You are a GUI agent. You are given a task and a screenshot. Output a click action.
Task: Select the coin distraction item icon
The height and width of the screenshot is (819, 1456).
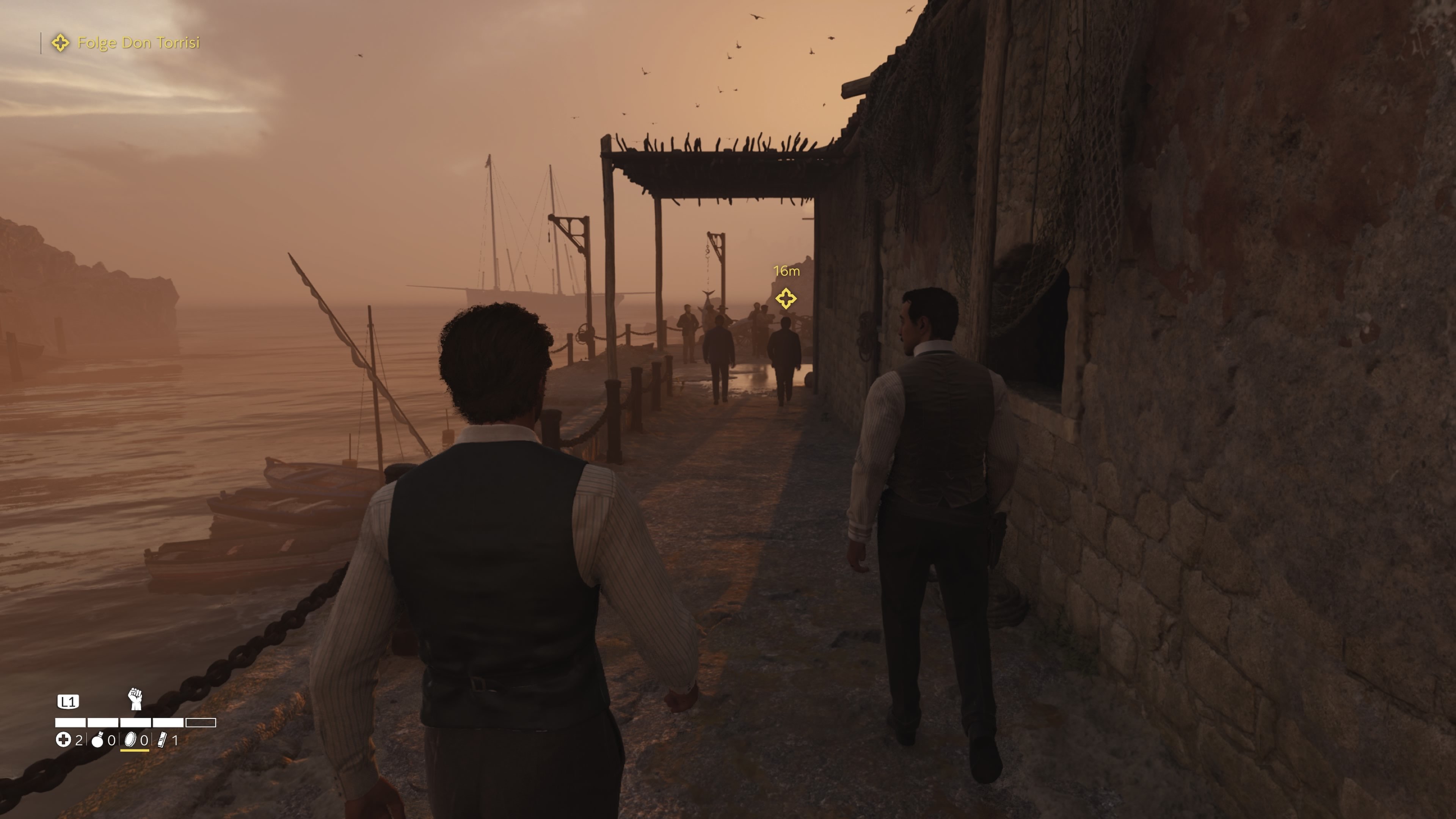[x=130, y=741]
